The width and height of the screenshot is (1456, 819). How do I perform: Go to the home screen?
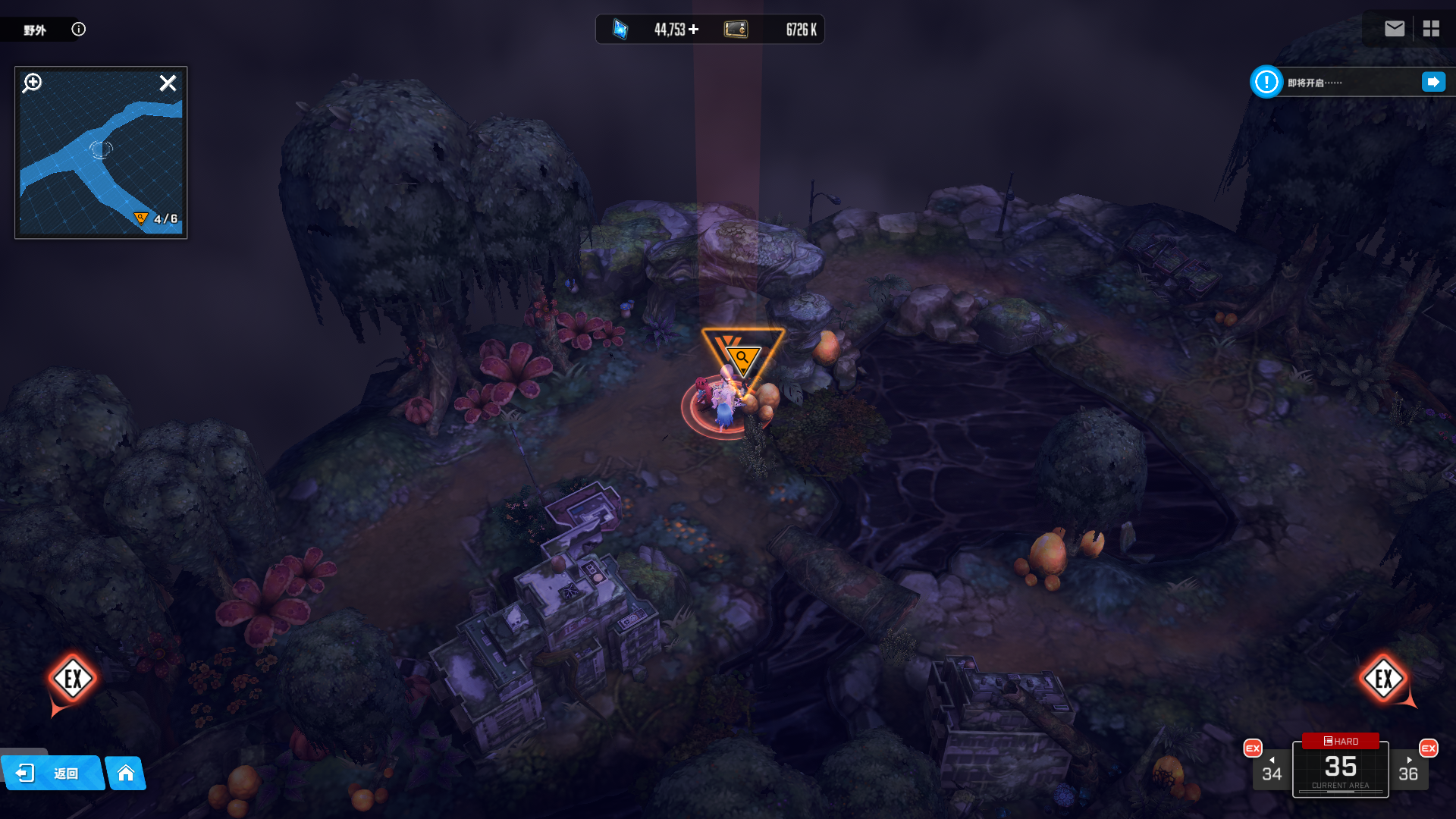126,773
